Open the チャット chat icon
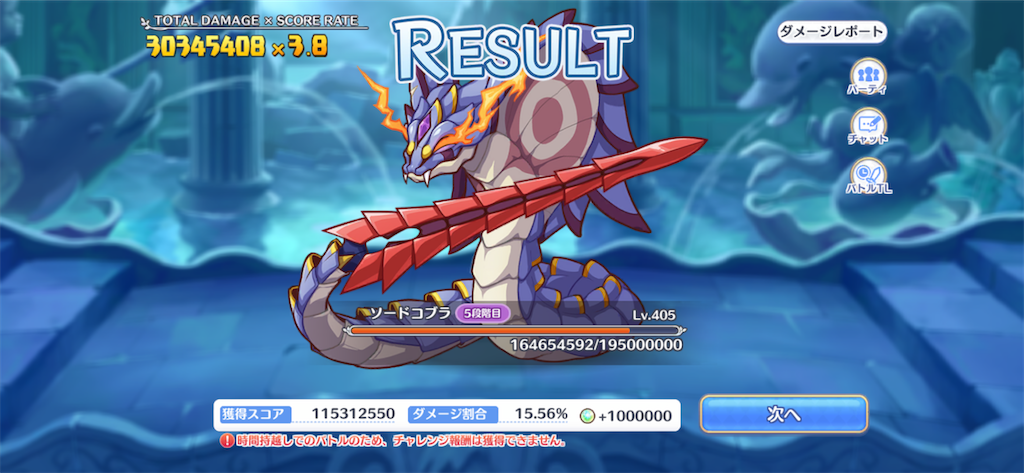Screen dimensions: 1024x473 (865, 126)
